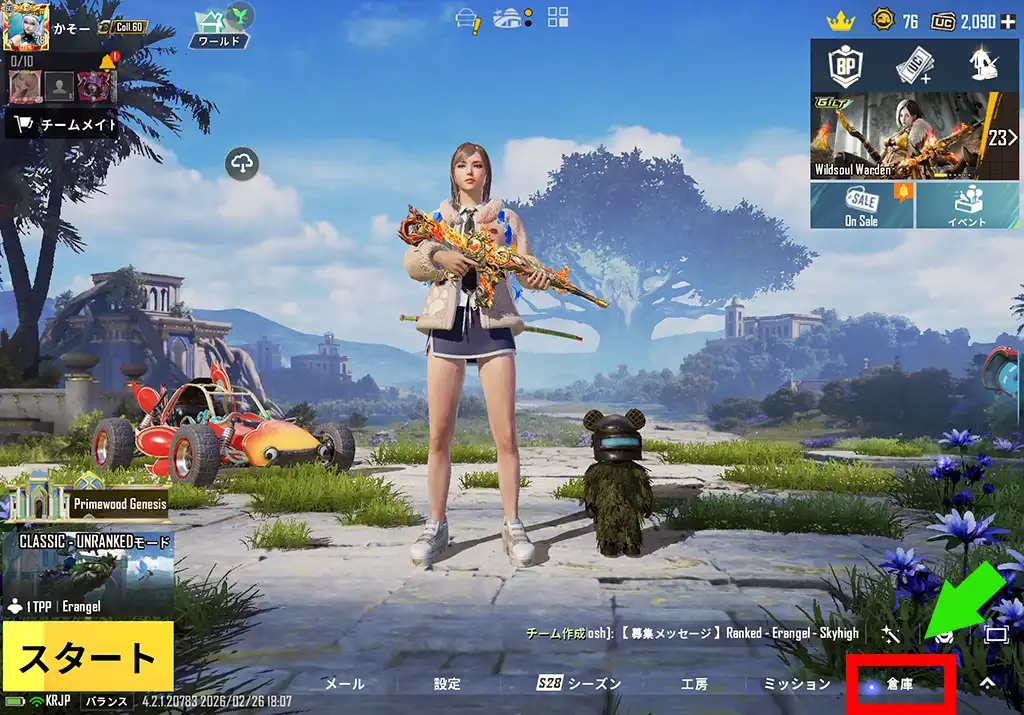Open the イベント events button

click(966, 205)
